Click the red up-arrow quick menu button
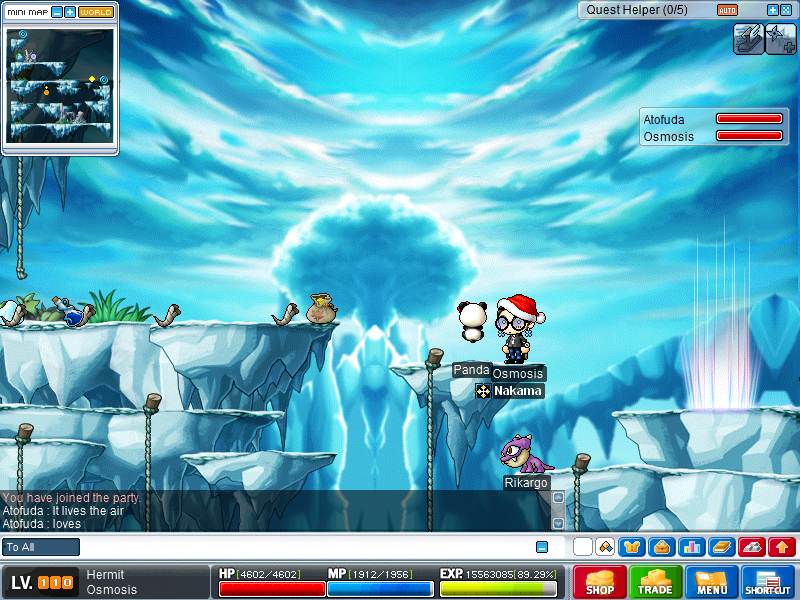 click(x=781, y=547)
